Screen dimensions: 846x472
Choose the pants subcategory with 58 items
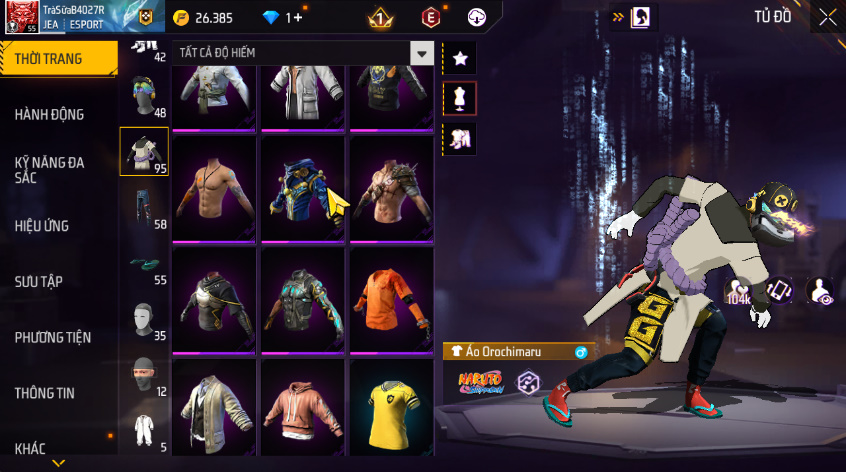tap(144, 208)
